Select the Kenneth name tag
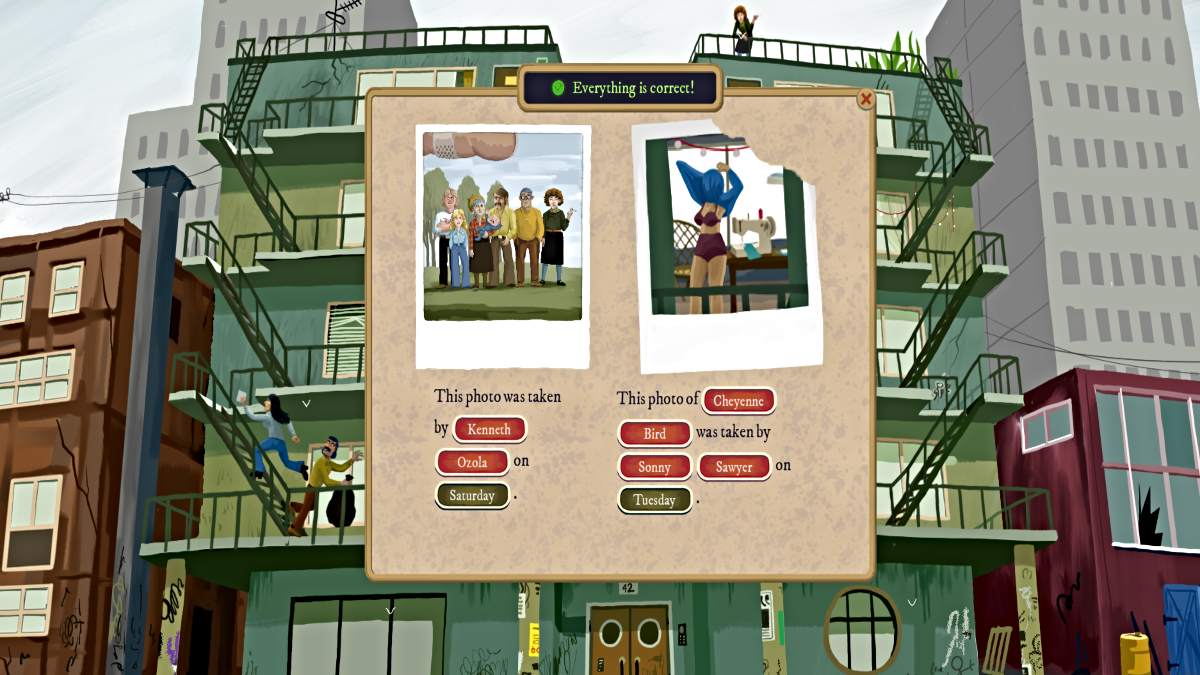This screenshot has width=1200, height=675. pyautogui.click(x=489, y=430)
